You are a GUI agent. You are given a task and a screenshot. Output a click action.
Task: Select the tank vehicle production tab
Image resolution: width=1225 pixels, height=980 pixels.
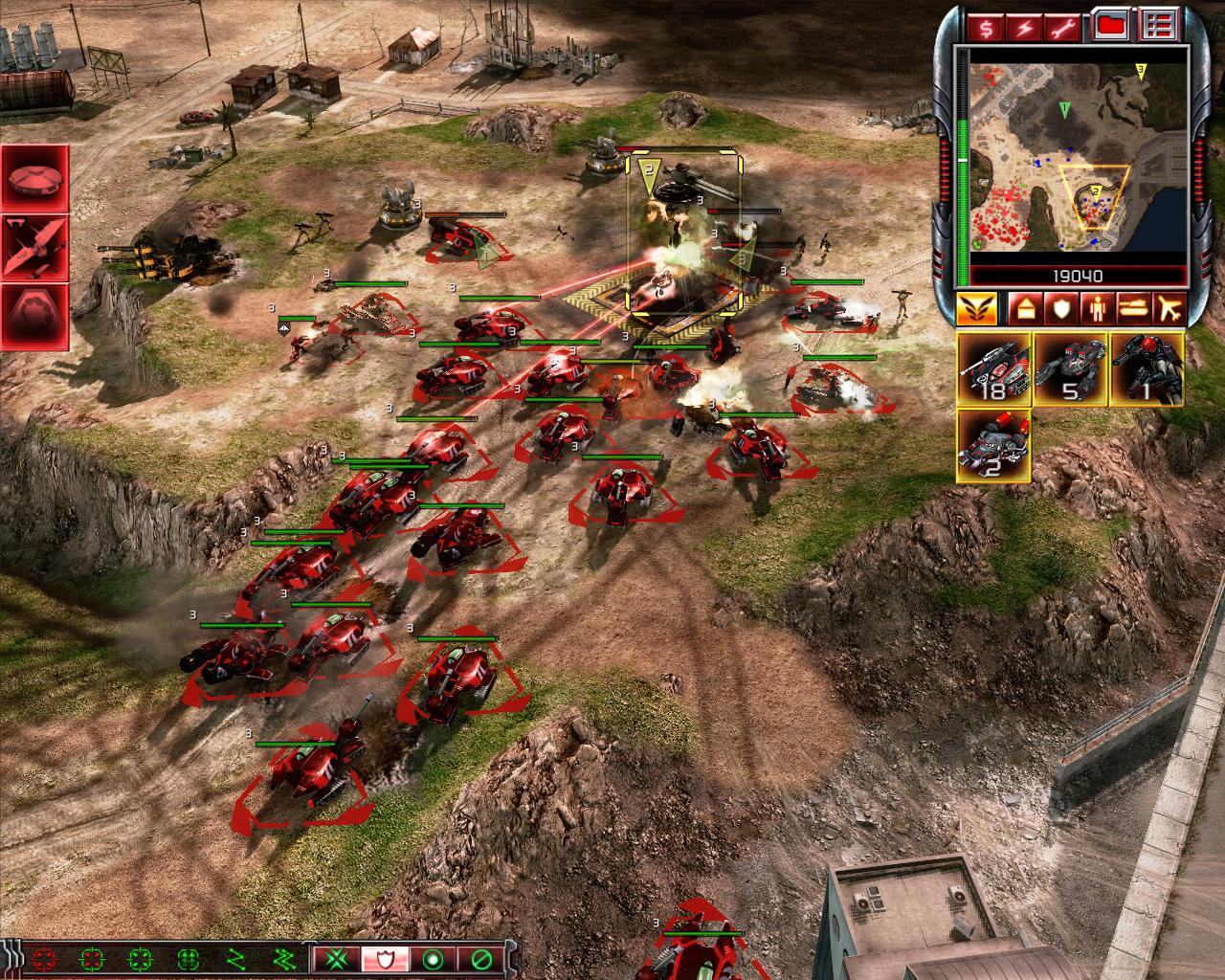[1135, 309]
